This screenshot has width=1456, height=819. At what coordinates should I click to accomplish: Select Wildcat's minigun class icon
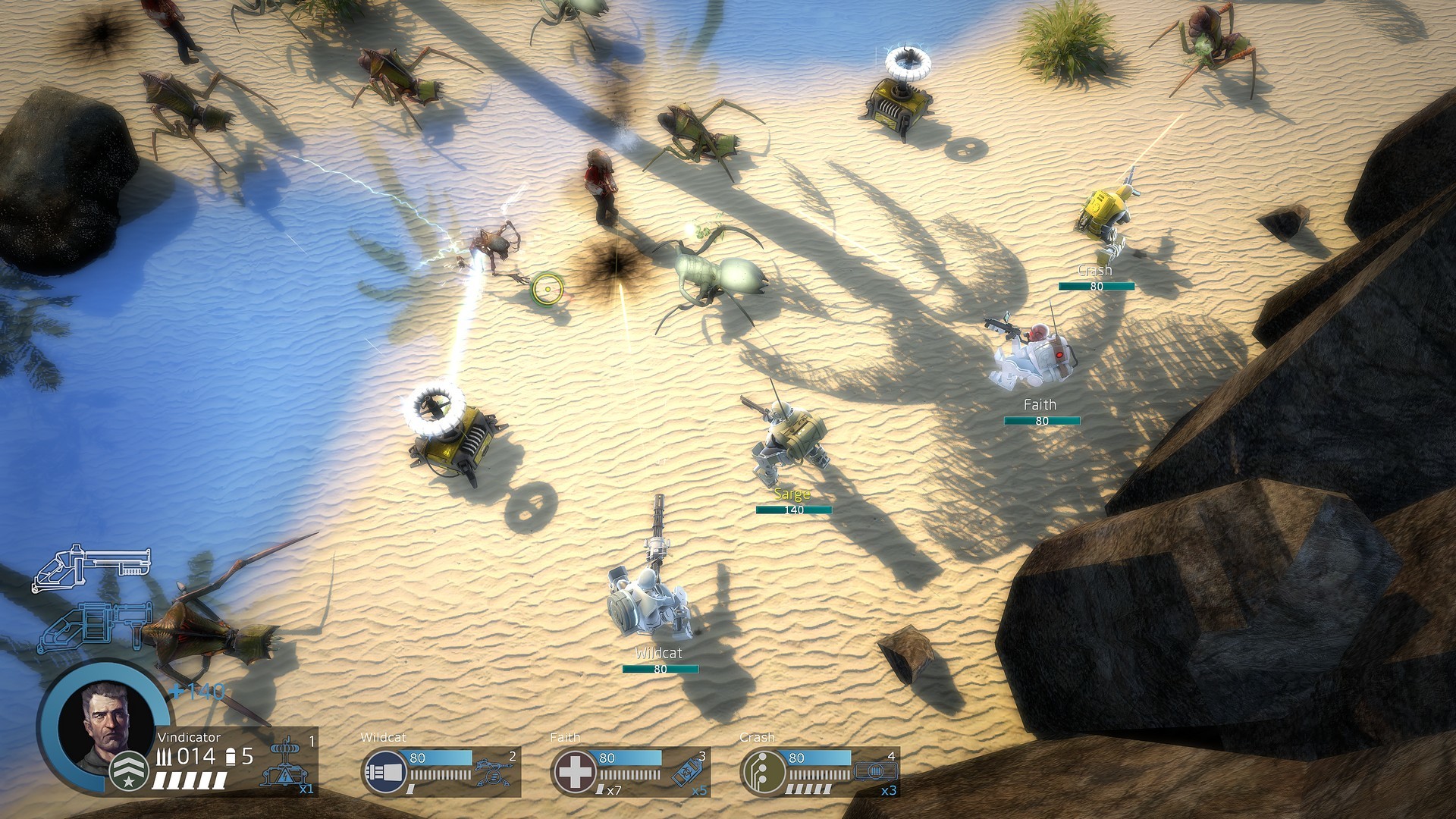384,772
